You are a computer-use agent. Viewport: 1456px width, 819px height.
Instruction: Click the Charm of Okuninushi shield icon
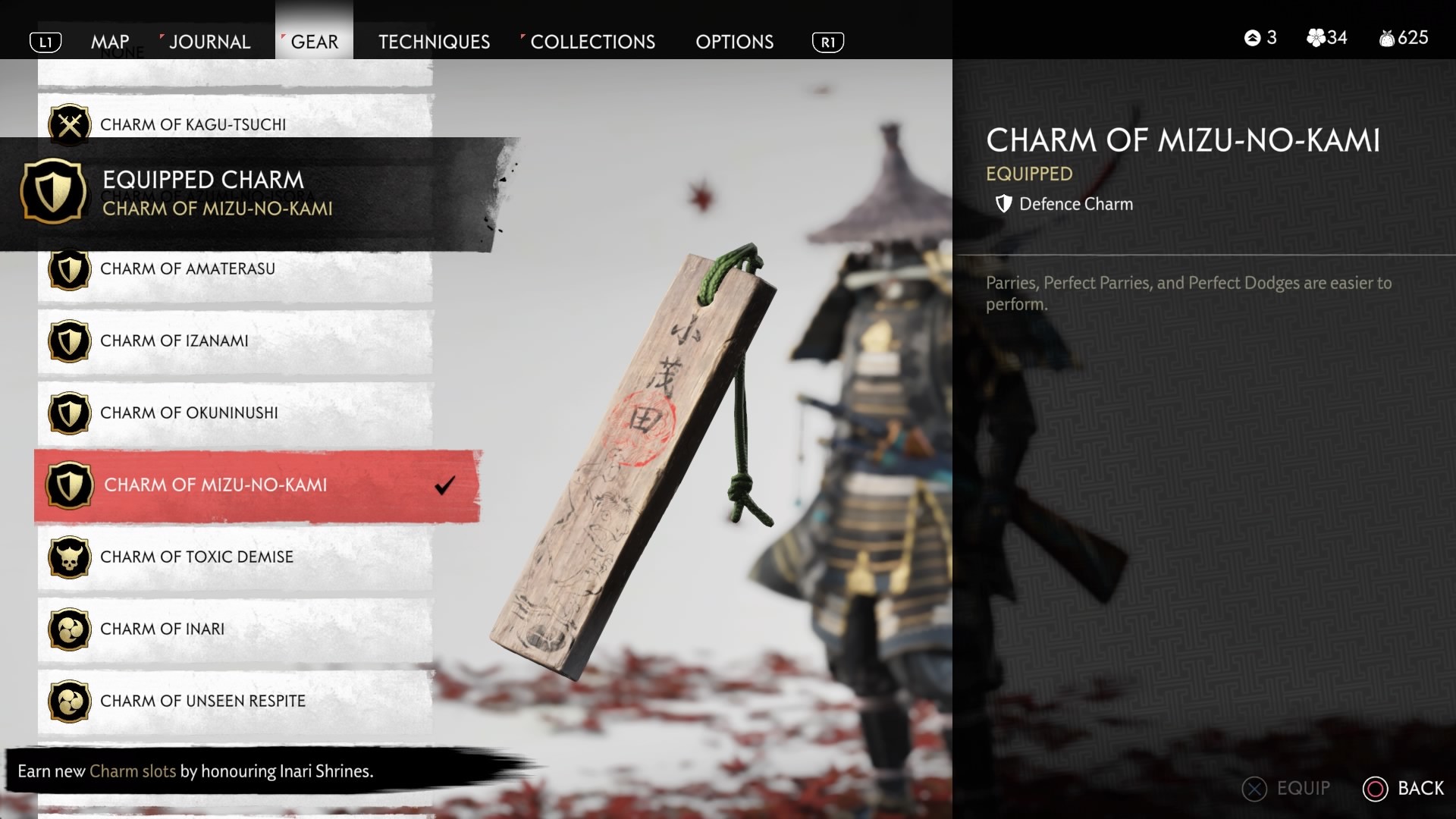coord(69,413)
